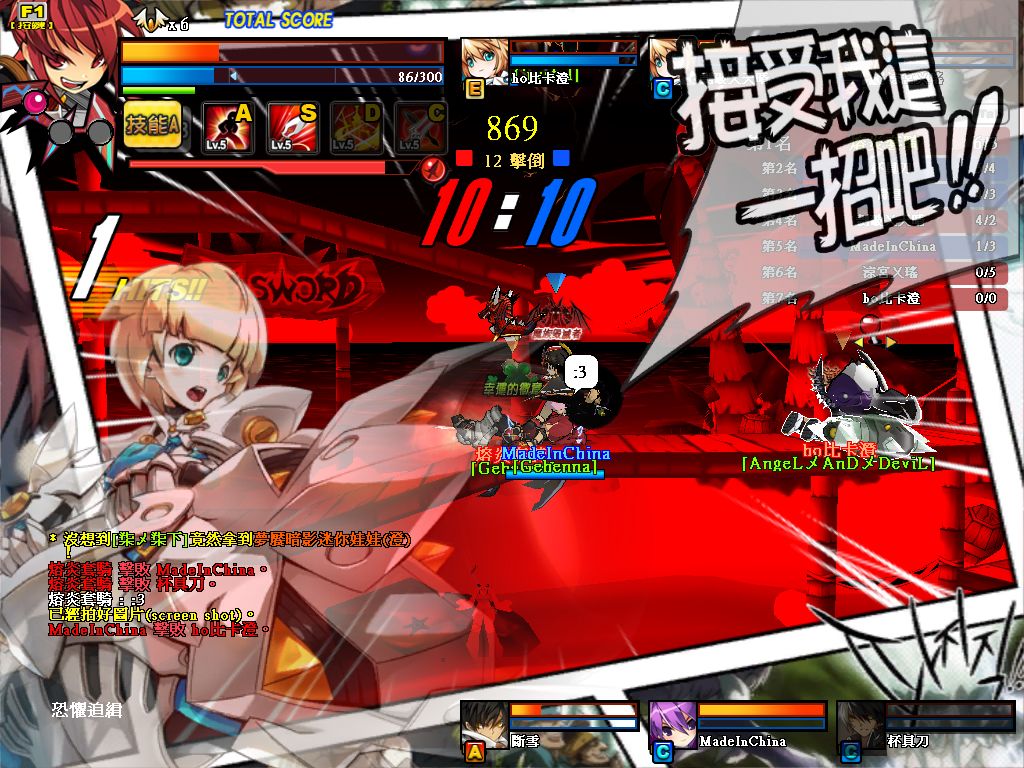Select the dimmed sword skill in slot C

point(420,127)
